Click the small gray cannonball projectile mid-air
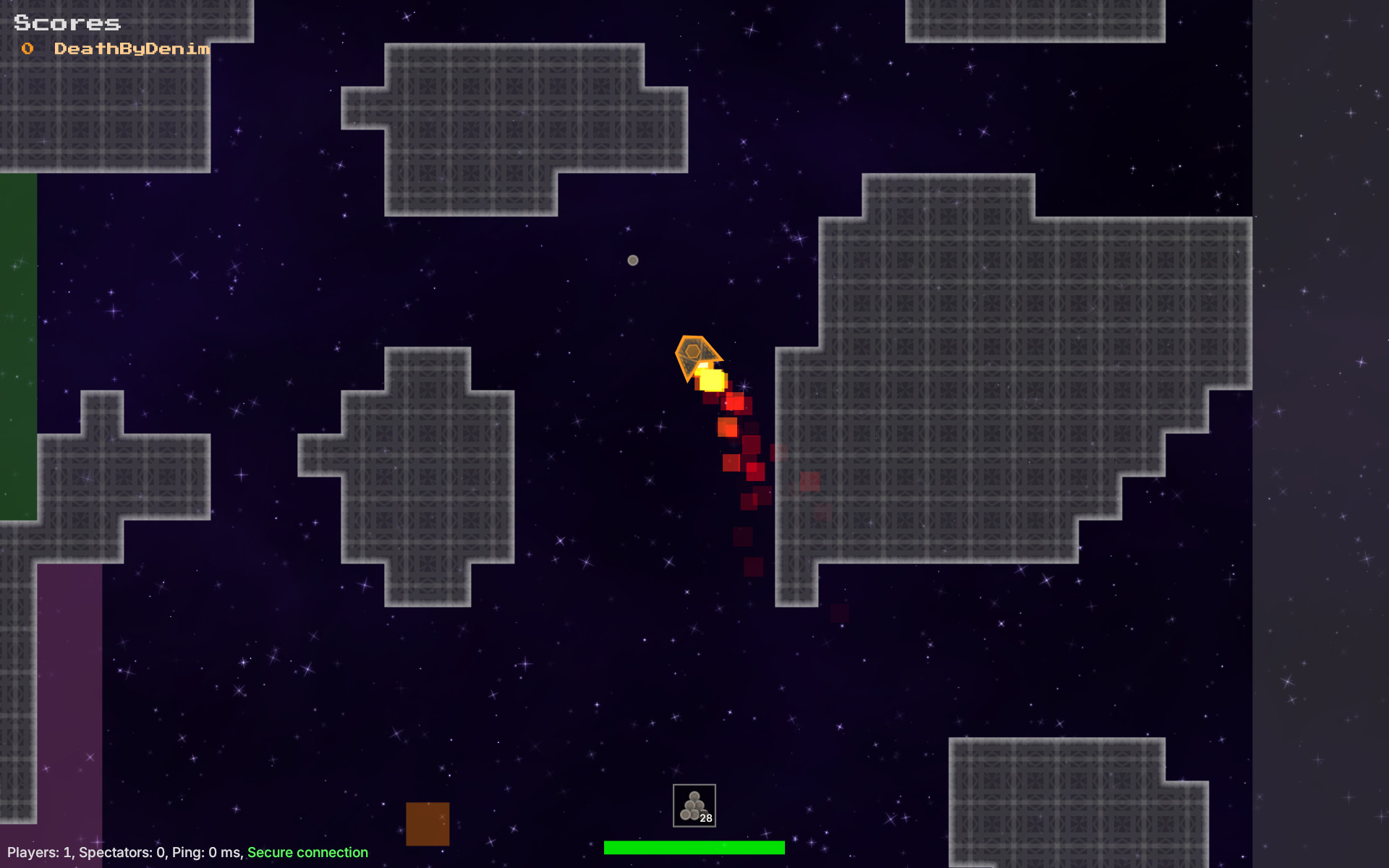 point(633,260)
